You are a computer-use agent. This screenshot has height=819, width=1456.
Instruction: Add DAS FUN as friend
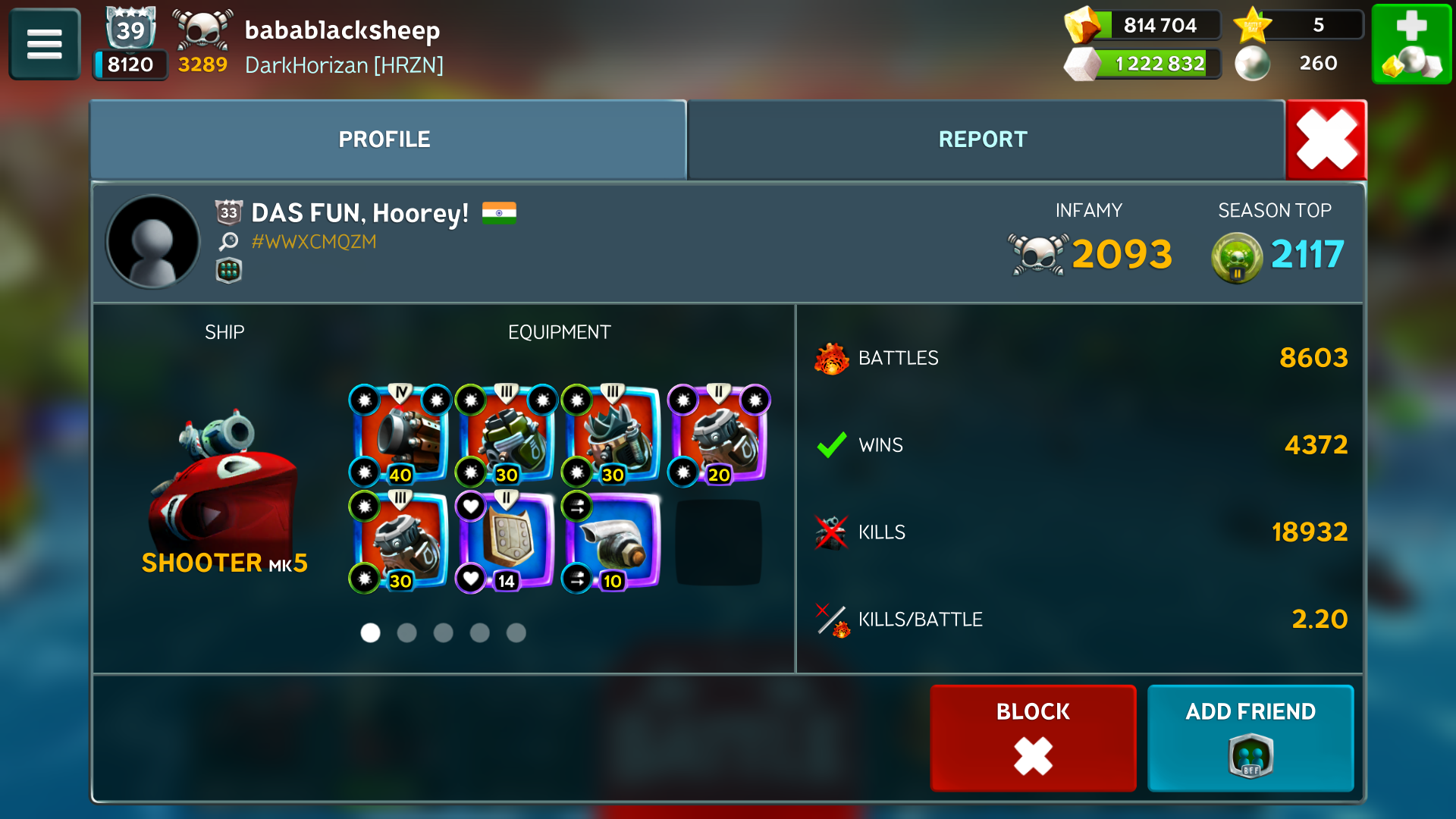click(1250, 738)
